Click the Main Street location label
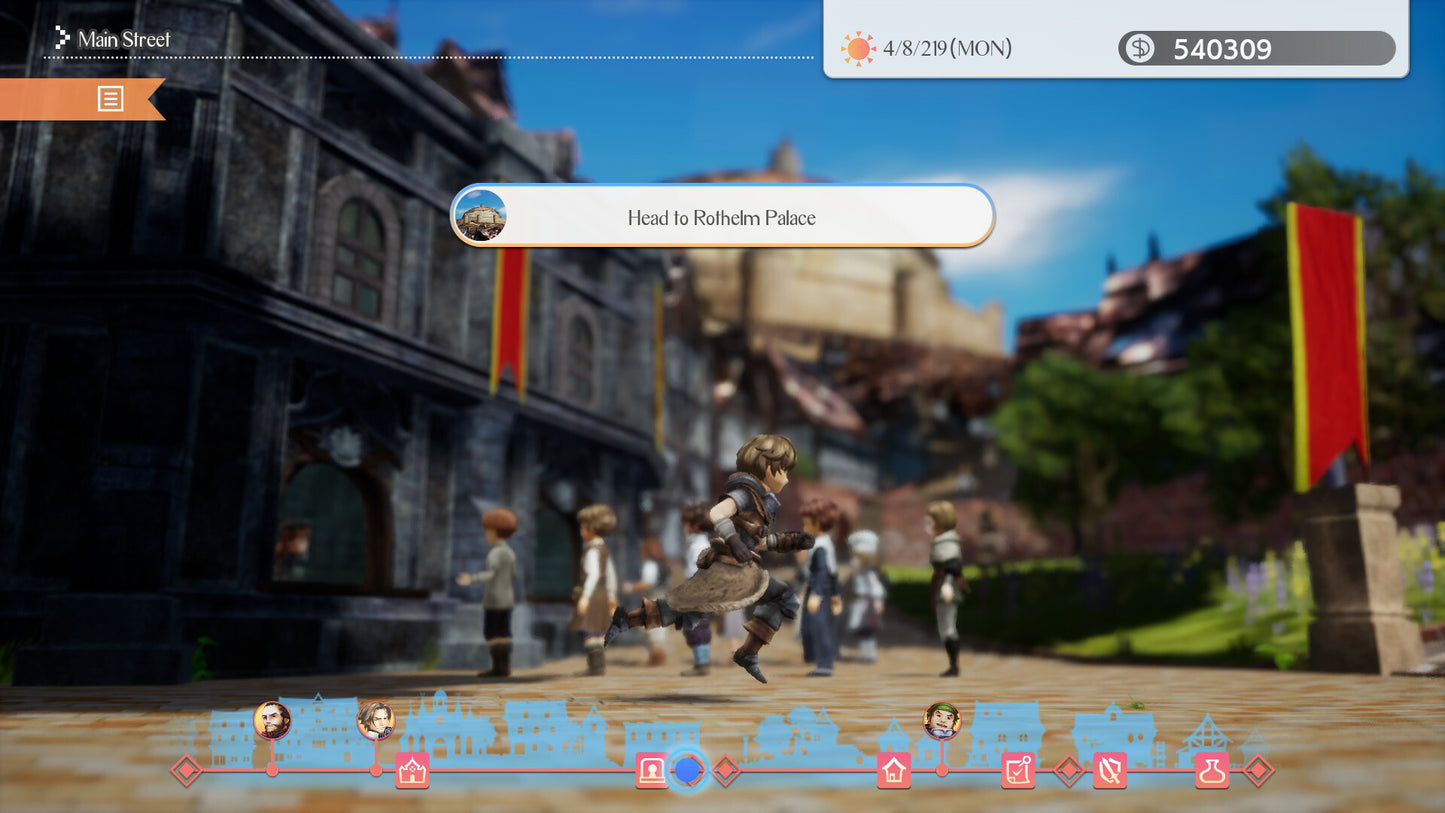Viewport: 1445px width, 813px height. coord(123,39)
